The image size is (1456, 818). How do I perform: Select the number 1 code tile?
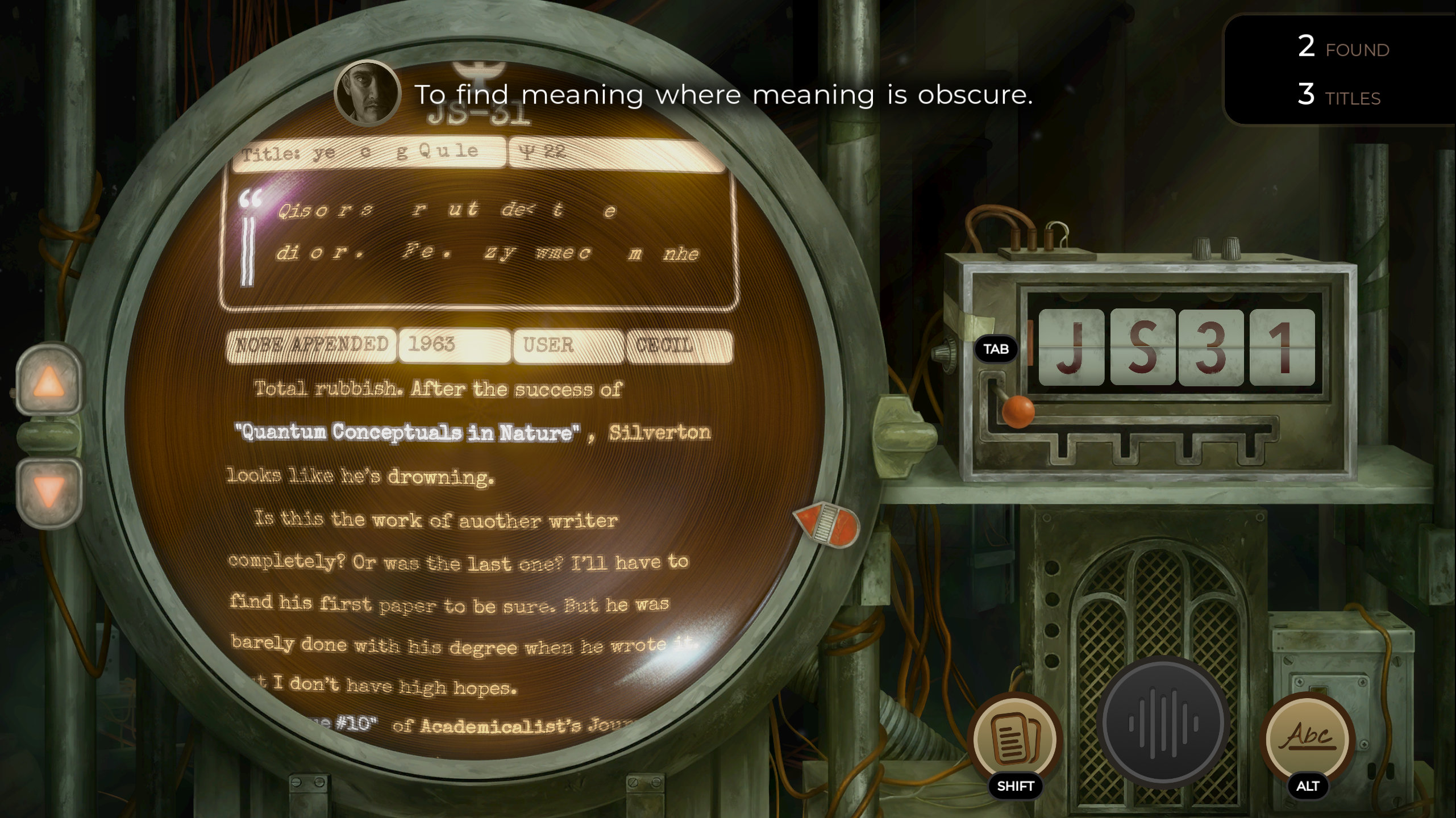(x=1282, y=348)
